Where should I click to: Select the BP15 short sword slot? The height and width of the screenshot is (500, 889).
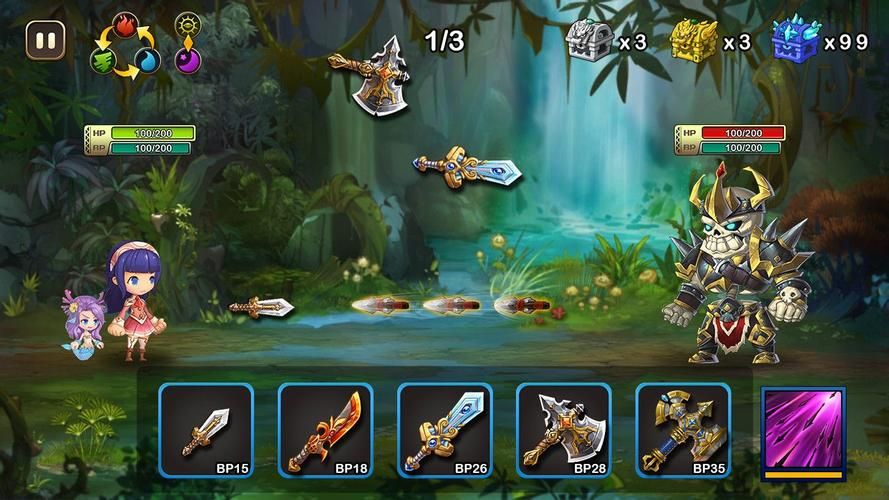pos(206,430)
